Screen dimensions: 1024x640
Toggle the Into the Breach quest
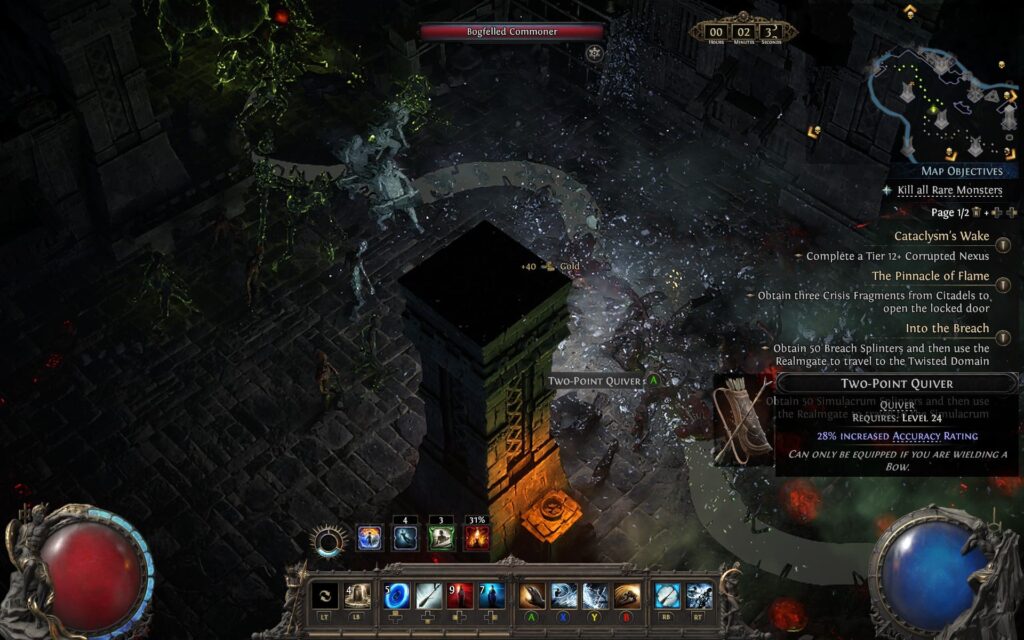tap(947, 328)
